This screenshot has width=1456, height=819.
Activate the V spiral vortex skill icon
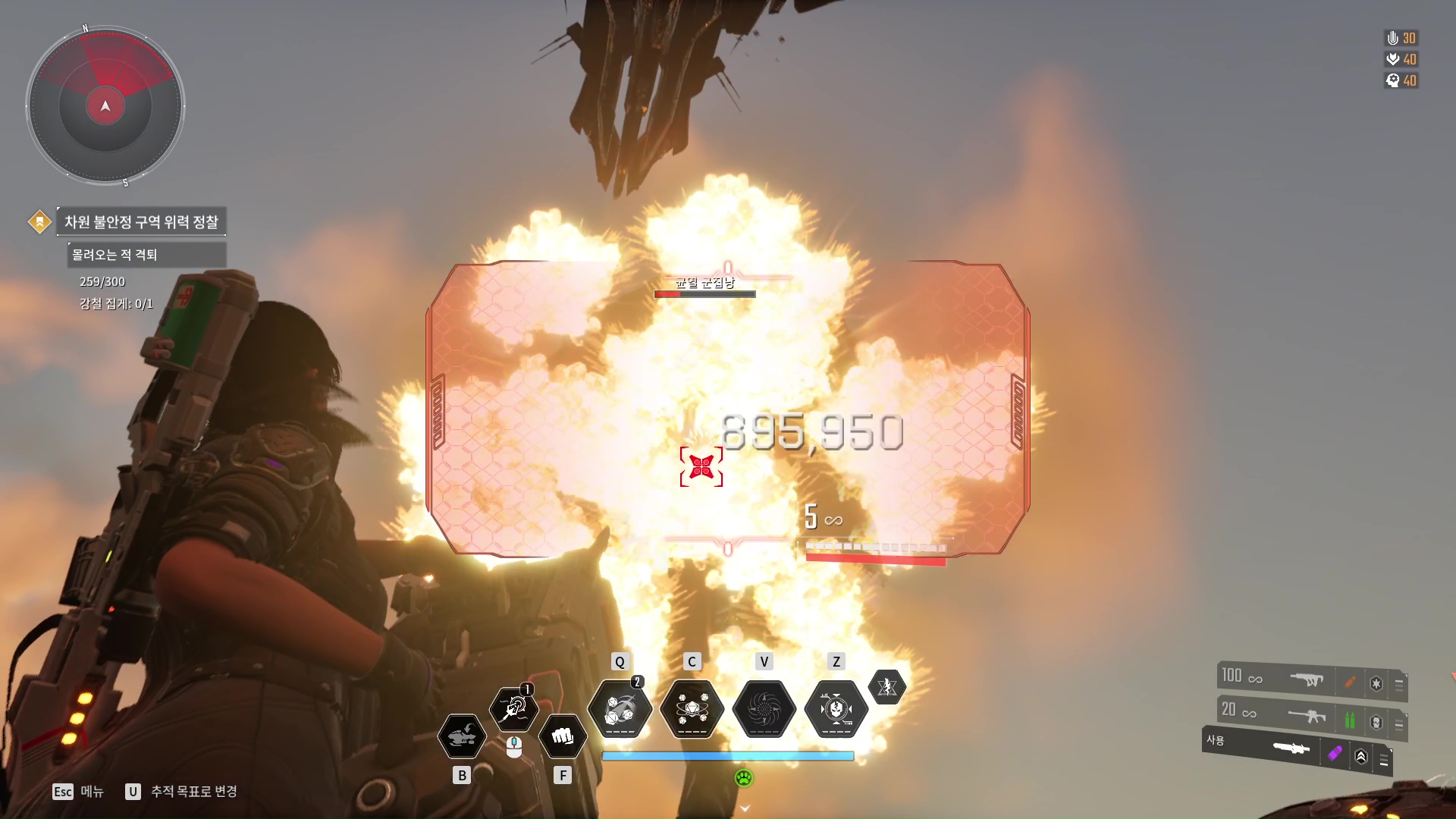764,709
